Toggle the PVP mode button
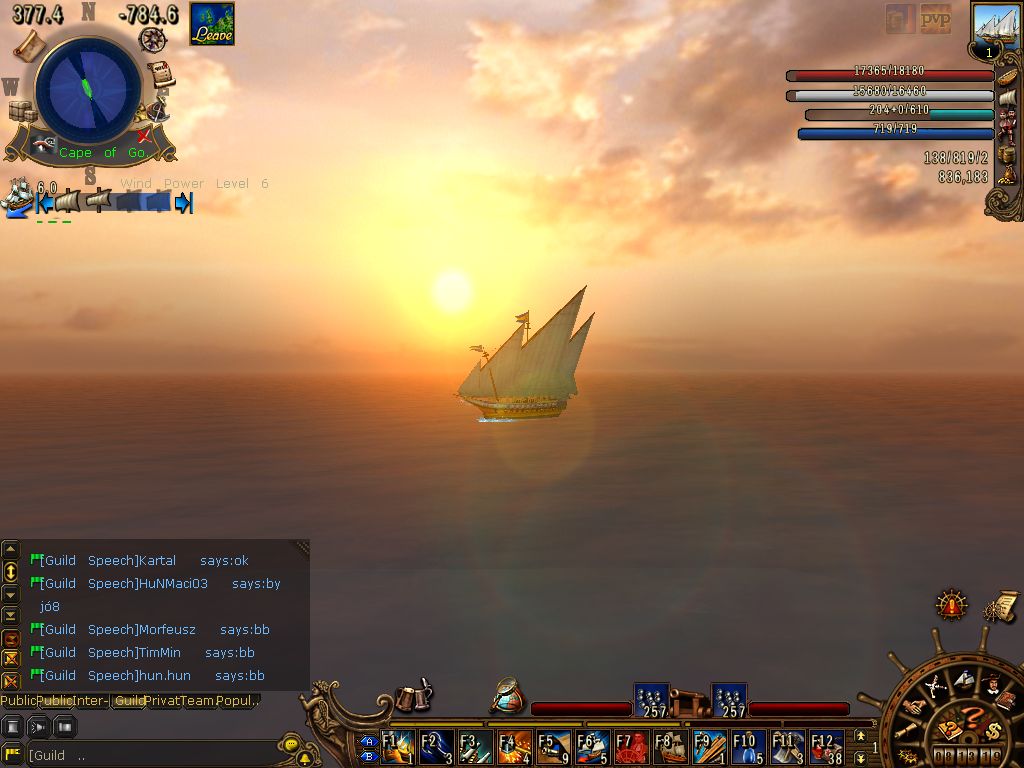The image size is (1024, 768). click(935, 19)
